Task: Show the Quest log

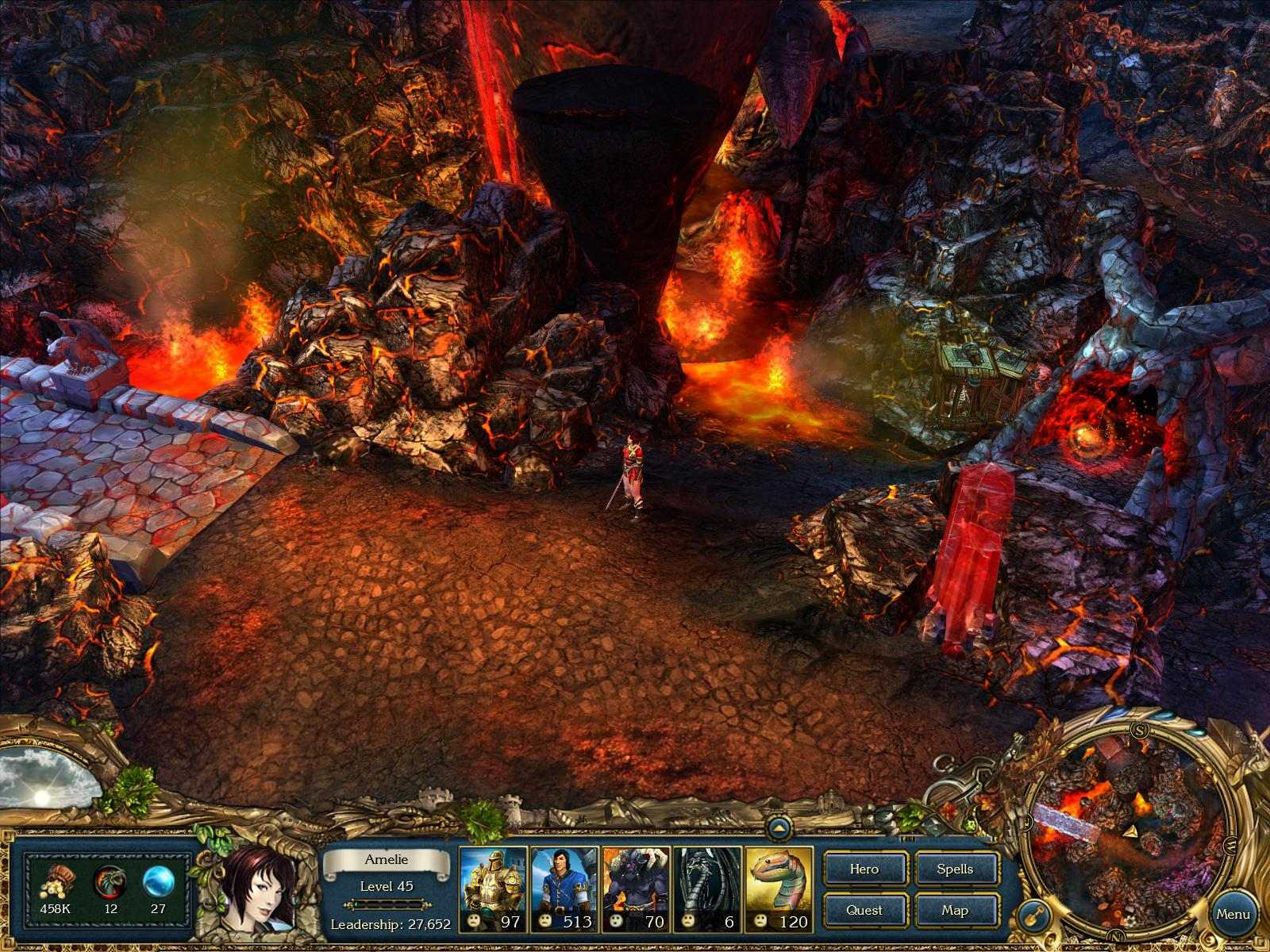Action: click(864, 910)
